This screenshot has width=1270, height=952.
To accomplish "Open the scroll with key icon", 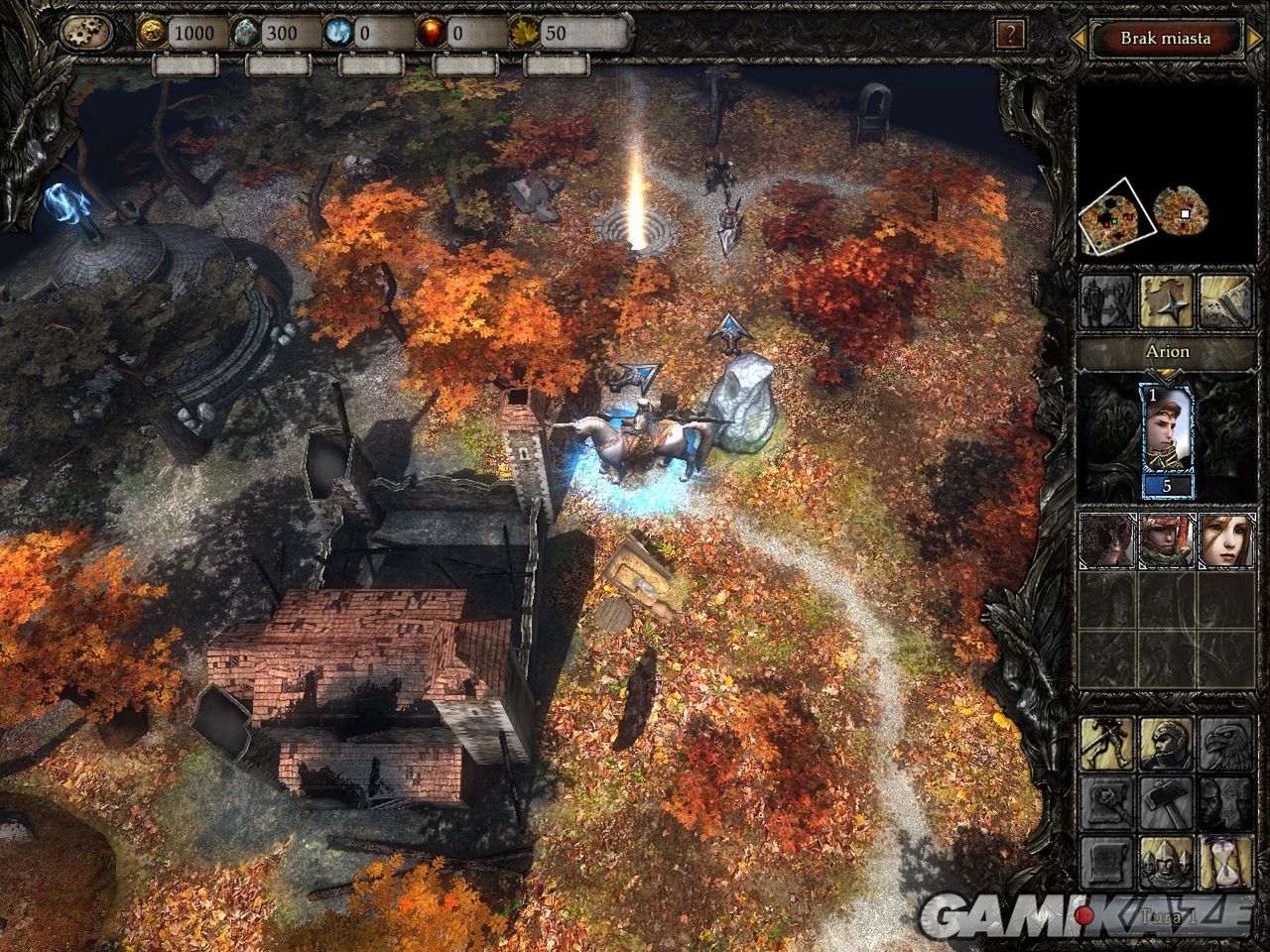I will tap(1105, 801).
